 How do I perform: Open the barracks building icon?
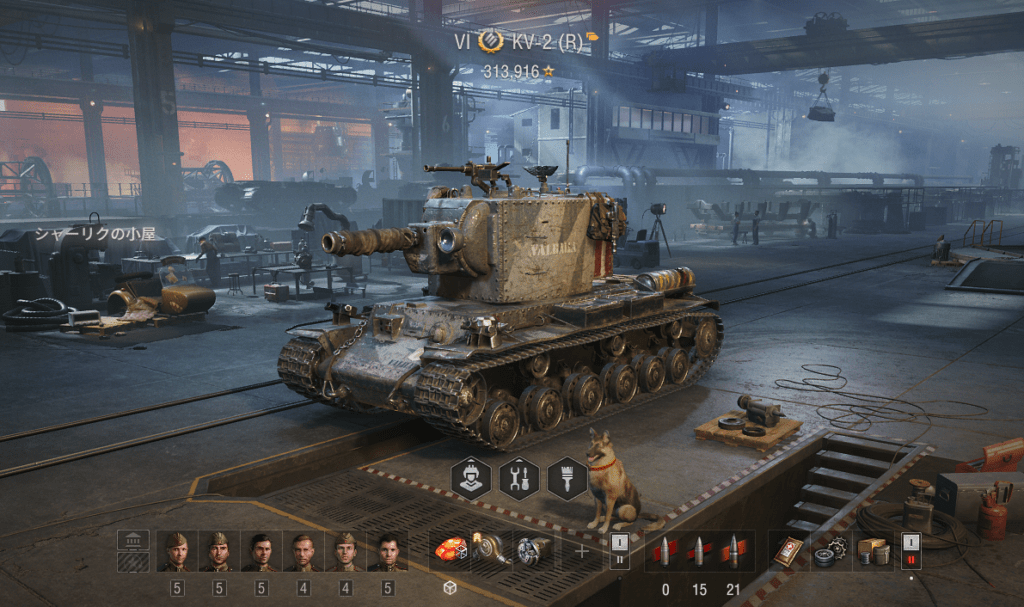(133, 540)
